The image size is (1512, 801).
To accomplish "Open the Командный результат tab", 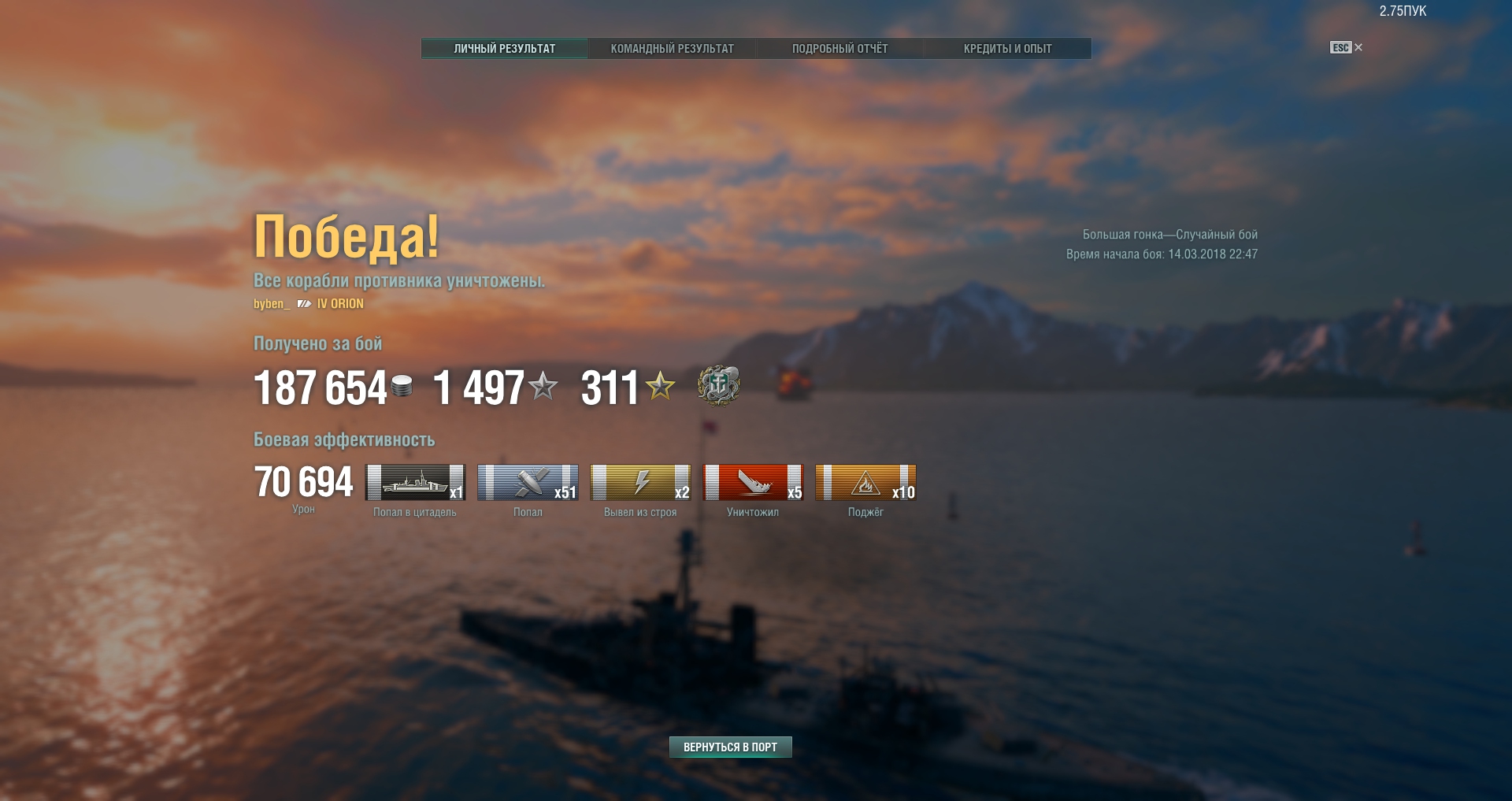I will (x=672, y=49).
